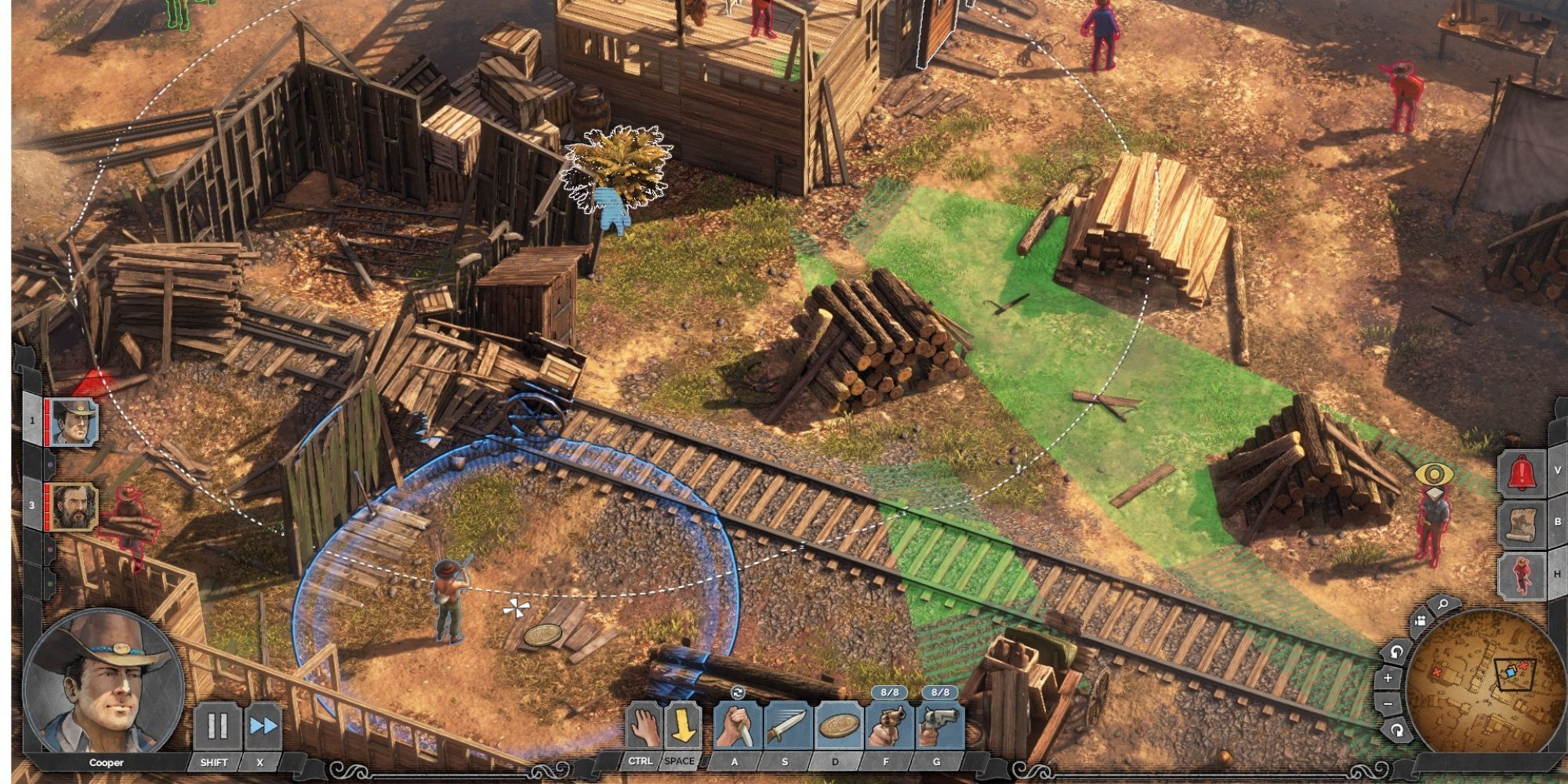
Task: Pause with the Showdown mode button
Action: point(217,726)
